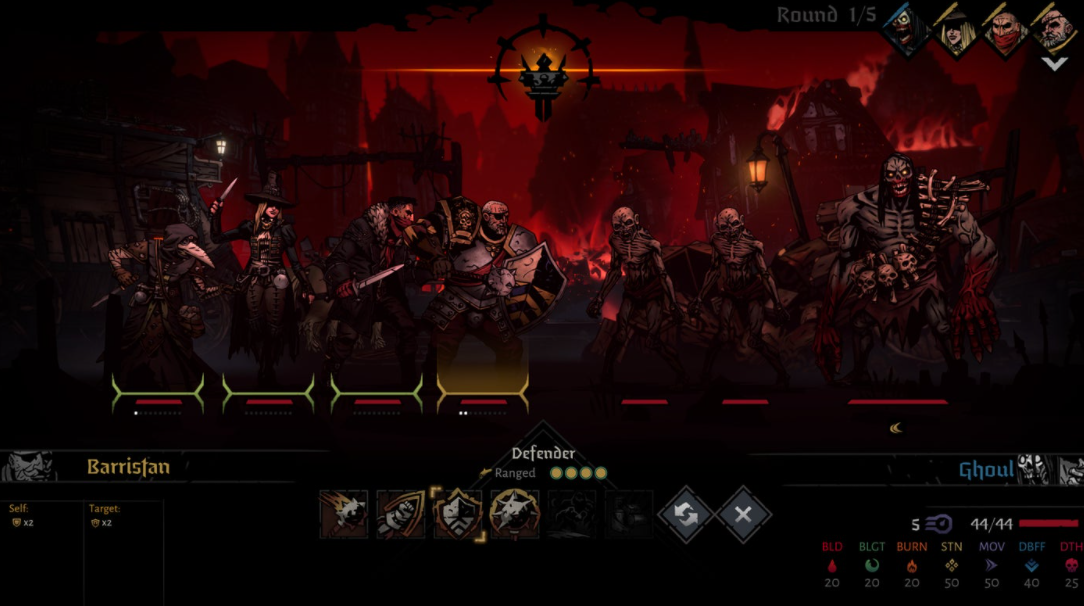Select the eyepatch veteran's turn order portrait
Viewport: 1084px width, 606px height.
tap(1053, 29)
